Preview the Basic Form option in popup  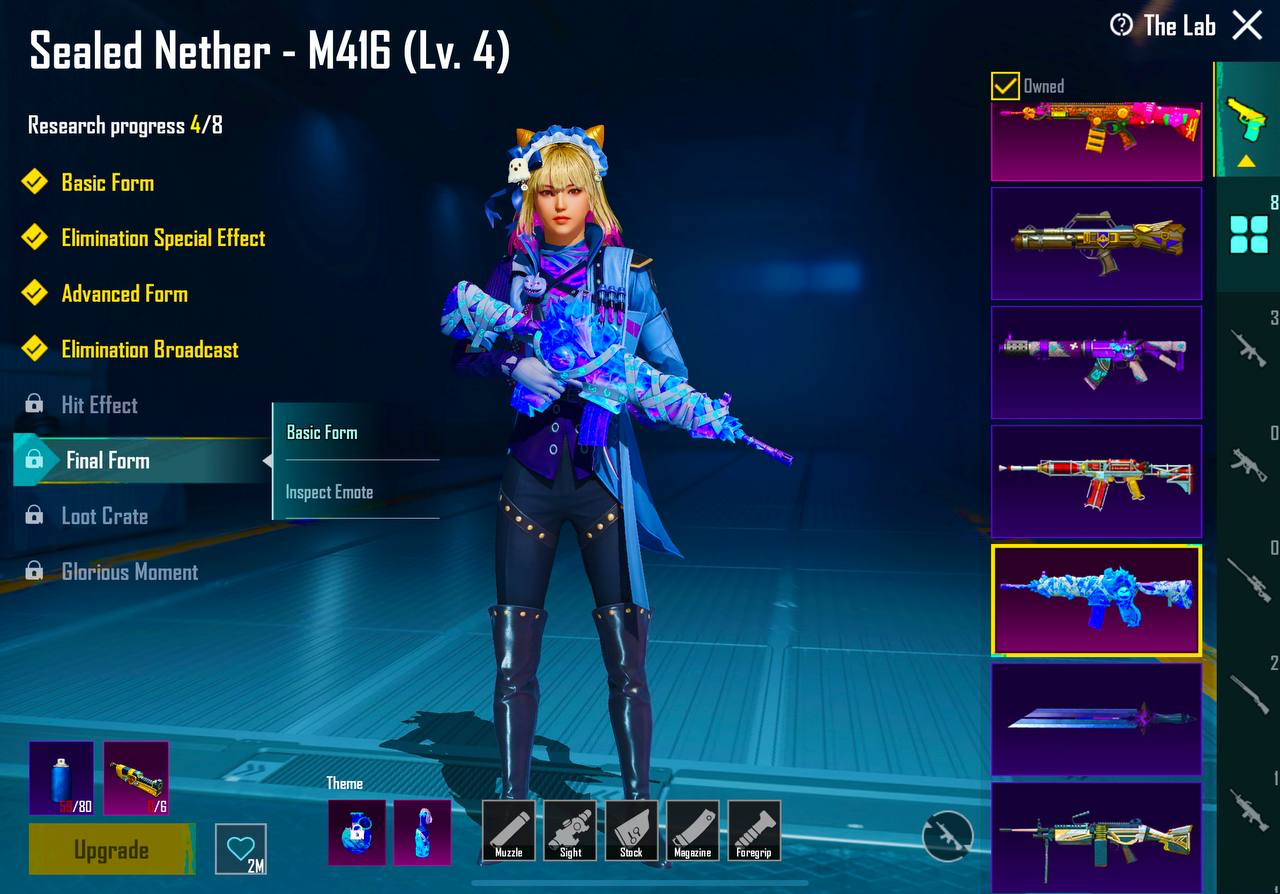point(322,433)
